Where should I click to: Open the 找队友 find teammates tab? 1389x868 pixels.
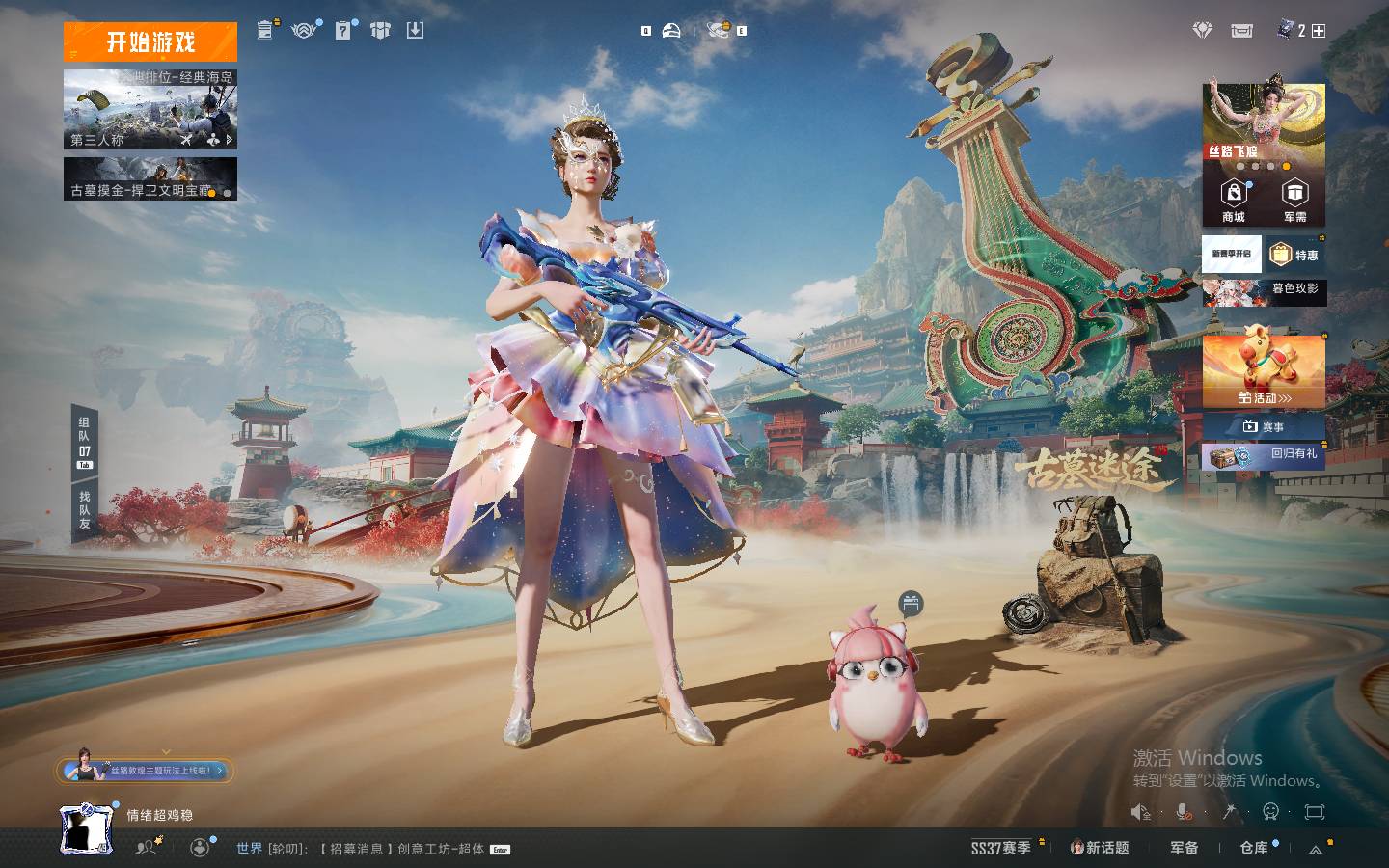click(85, 510)
